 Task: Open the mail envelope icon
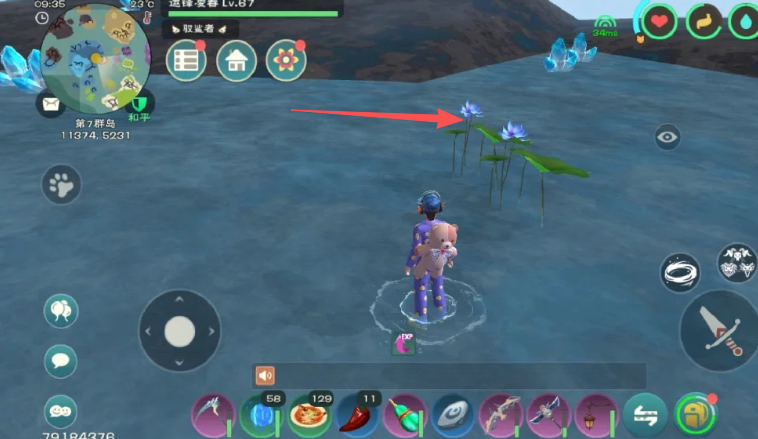(x=50, y=102)
